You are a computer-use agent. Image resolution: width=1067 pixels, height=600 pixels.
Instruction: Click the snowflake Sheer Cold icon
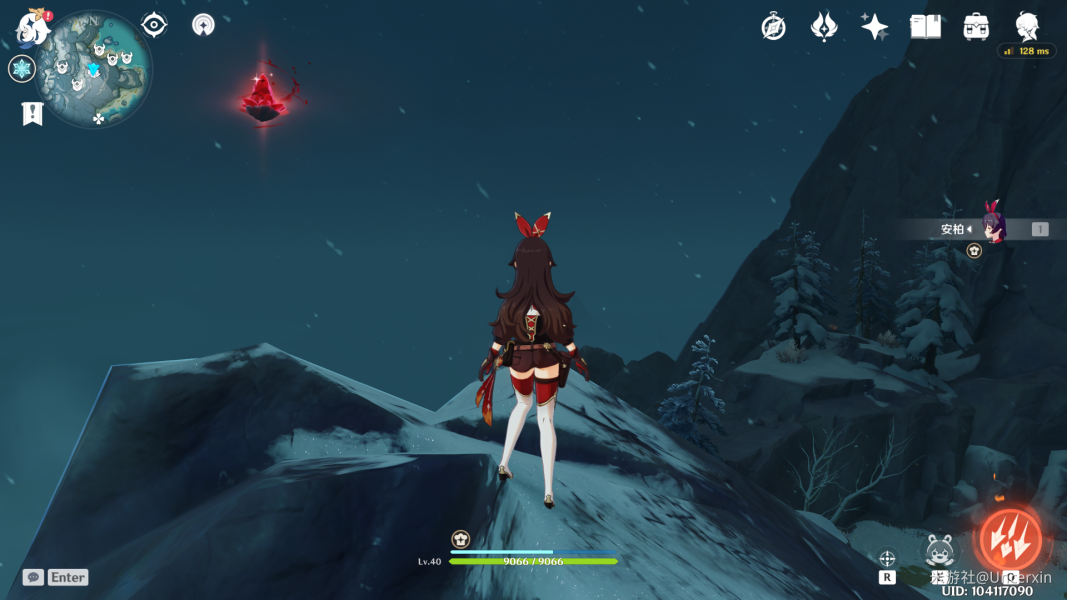pos(22,69)
